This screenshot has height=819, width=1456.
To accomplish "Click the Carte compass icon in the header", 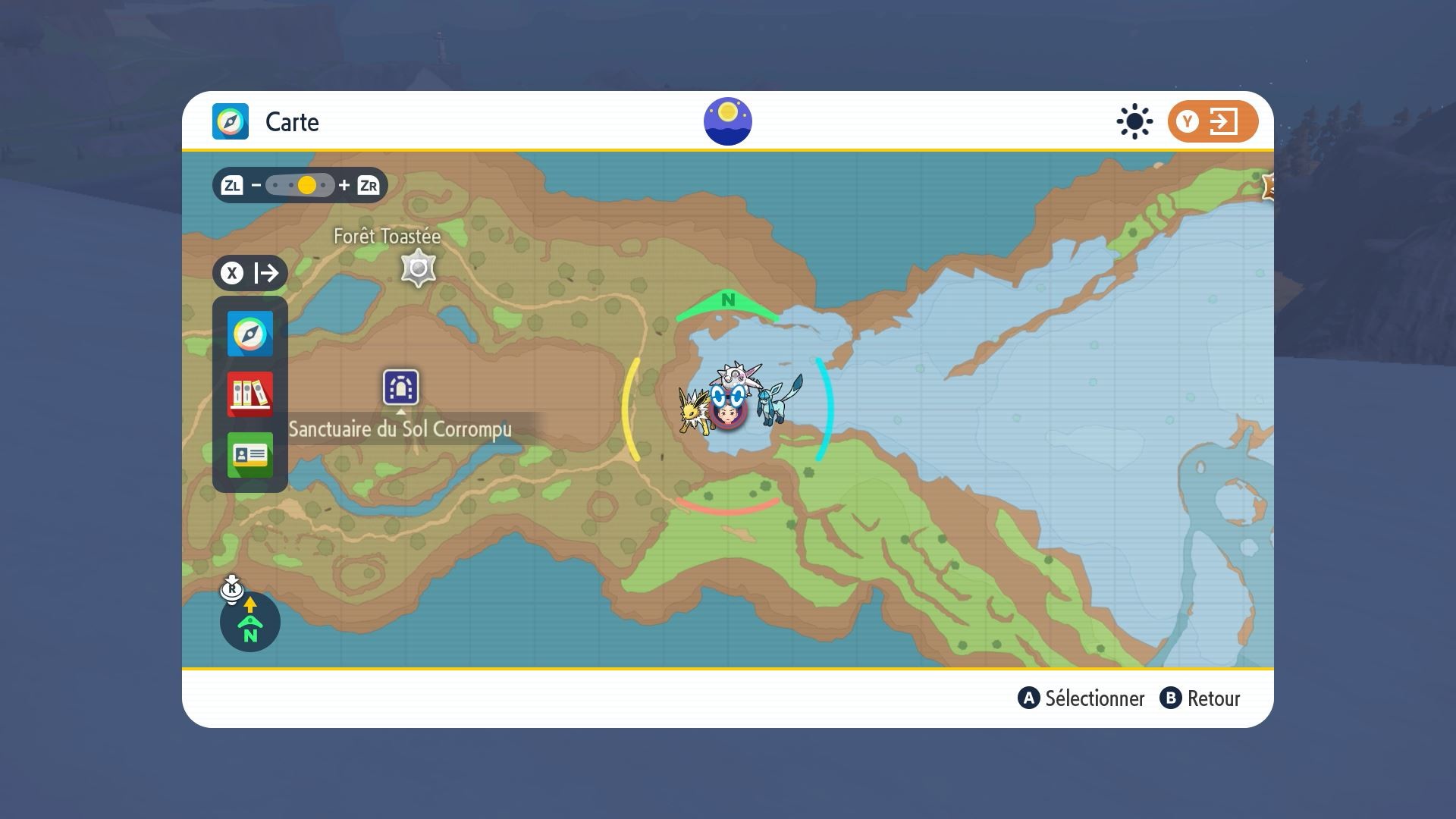I will click(230, 121).
